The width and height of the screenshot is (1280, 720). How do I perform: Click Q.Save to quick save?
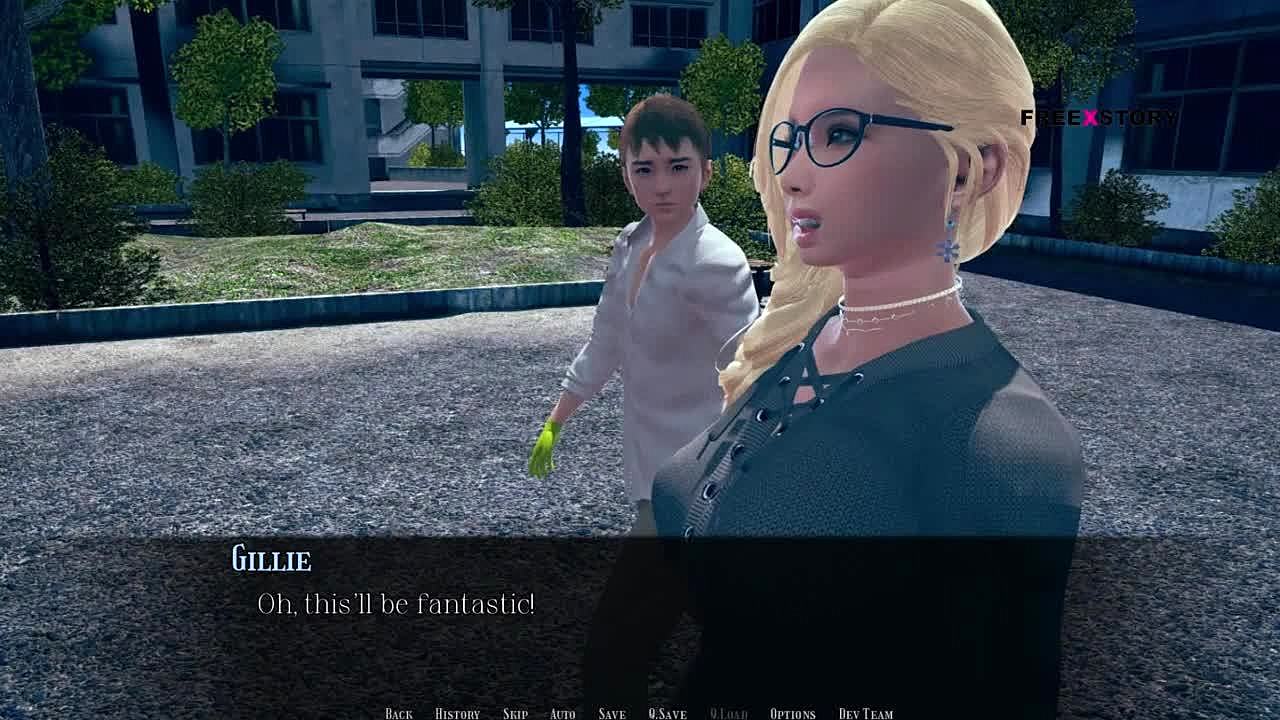(667, 713)
